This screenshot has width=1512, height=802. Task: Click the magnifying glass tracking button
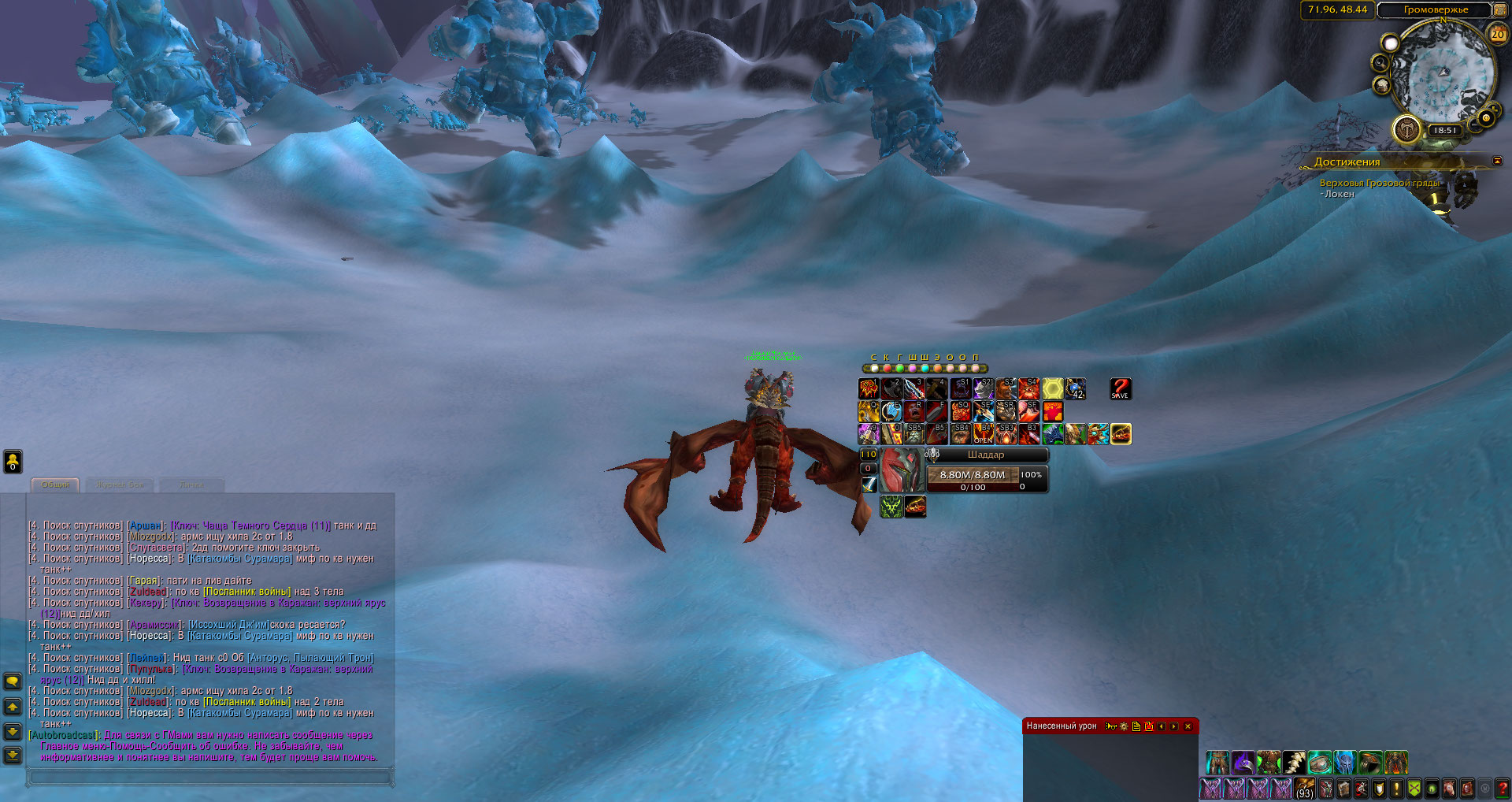click(x=1380, y=62)
